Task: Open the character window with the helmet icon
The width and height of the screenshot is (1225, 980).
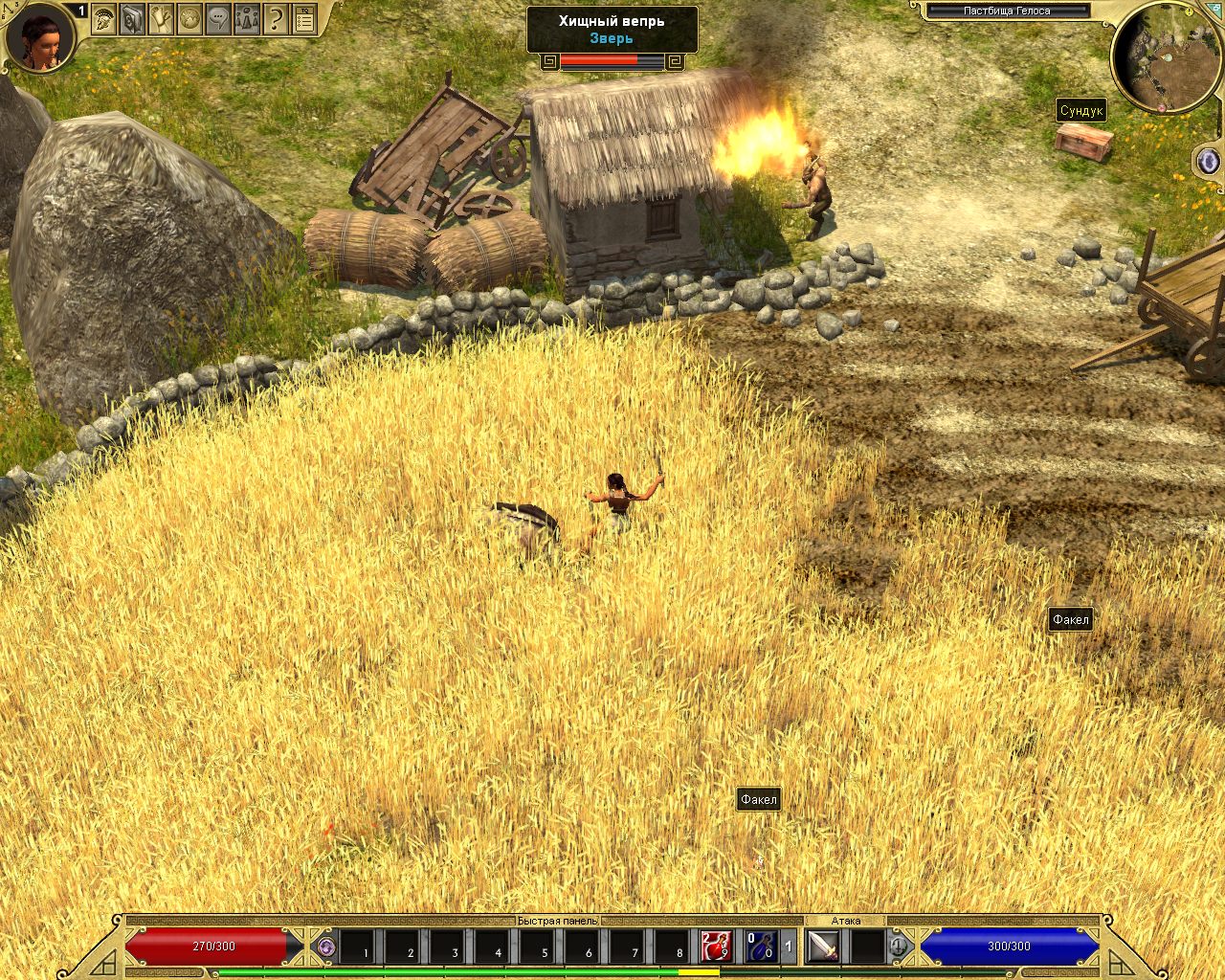Action: click(103, 17)
